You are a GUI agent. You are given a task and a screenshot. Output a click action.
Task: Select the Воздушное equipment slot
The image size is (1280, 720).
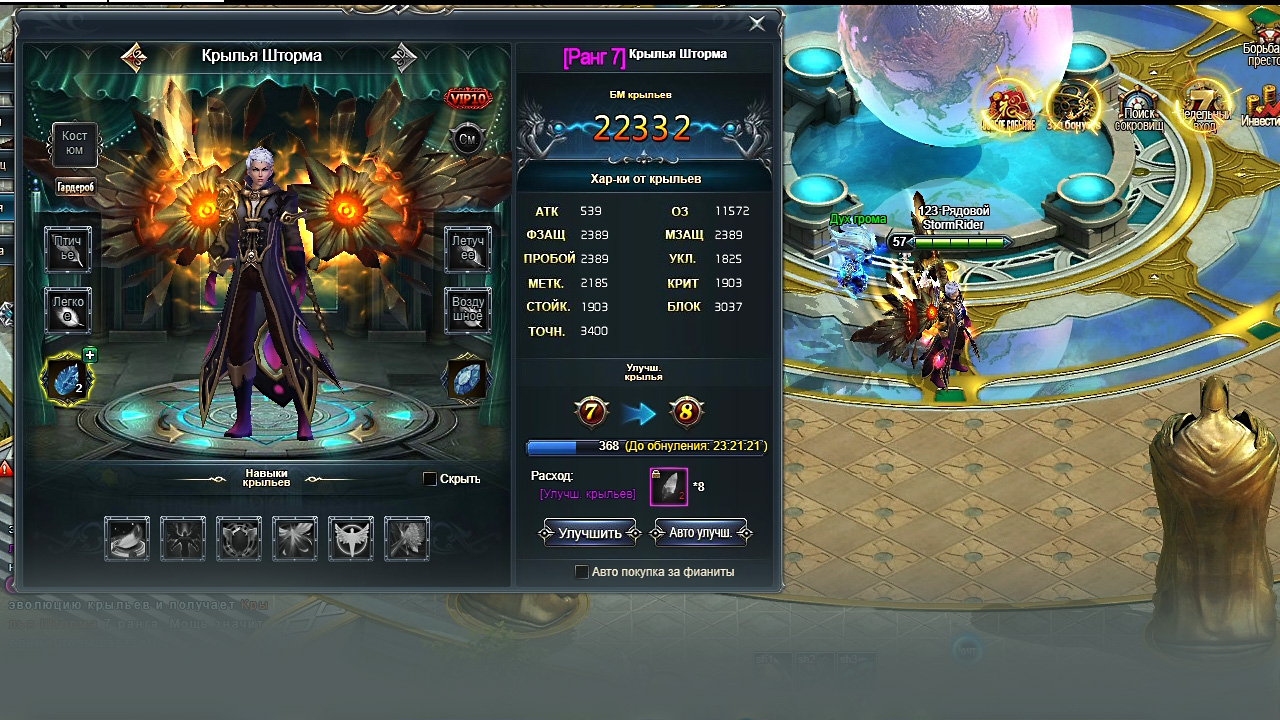click(467, 311)
